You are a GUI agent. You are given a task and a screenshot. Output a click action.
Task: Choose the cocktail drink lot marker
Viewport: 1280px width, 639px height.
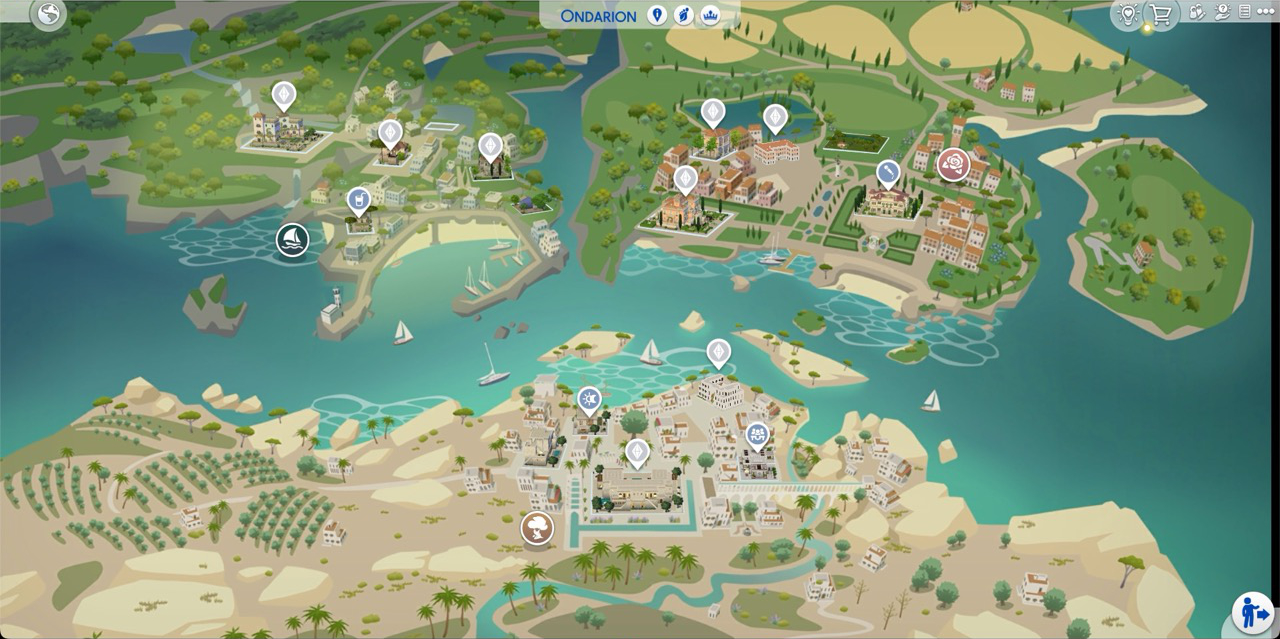pos(358,201)
